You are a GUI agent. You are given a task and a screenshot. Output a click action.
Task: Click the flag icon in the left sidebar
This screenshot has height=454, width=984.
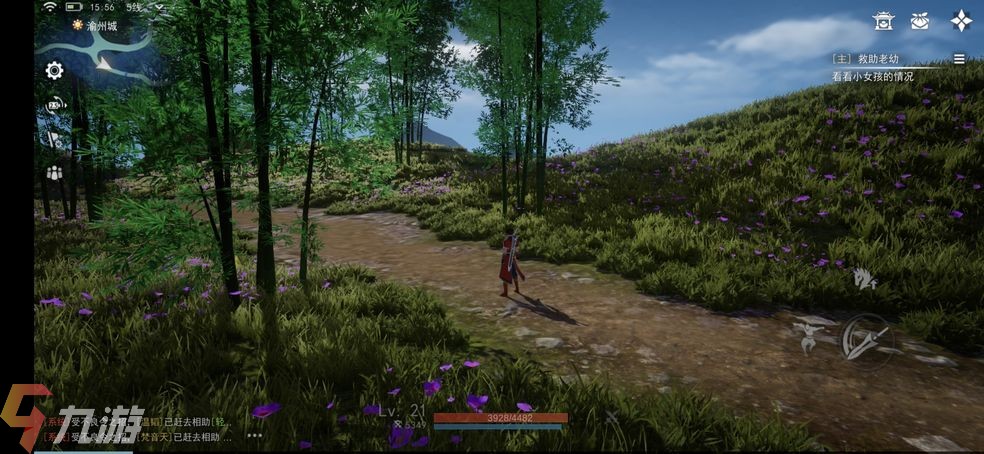pos(54,139)
